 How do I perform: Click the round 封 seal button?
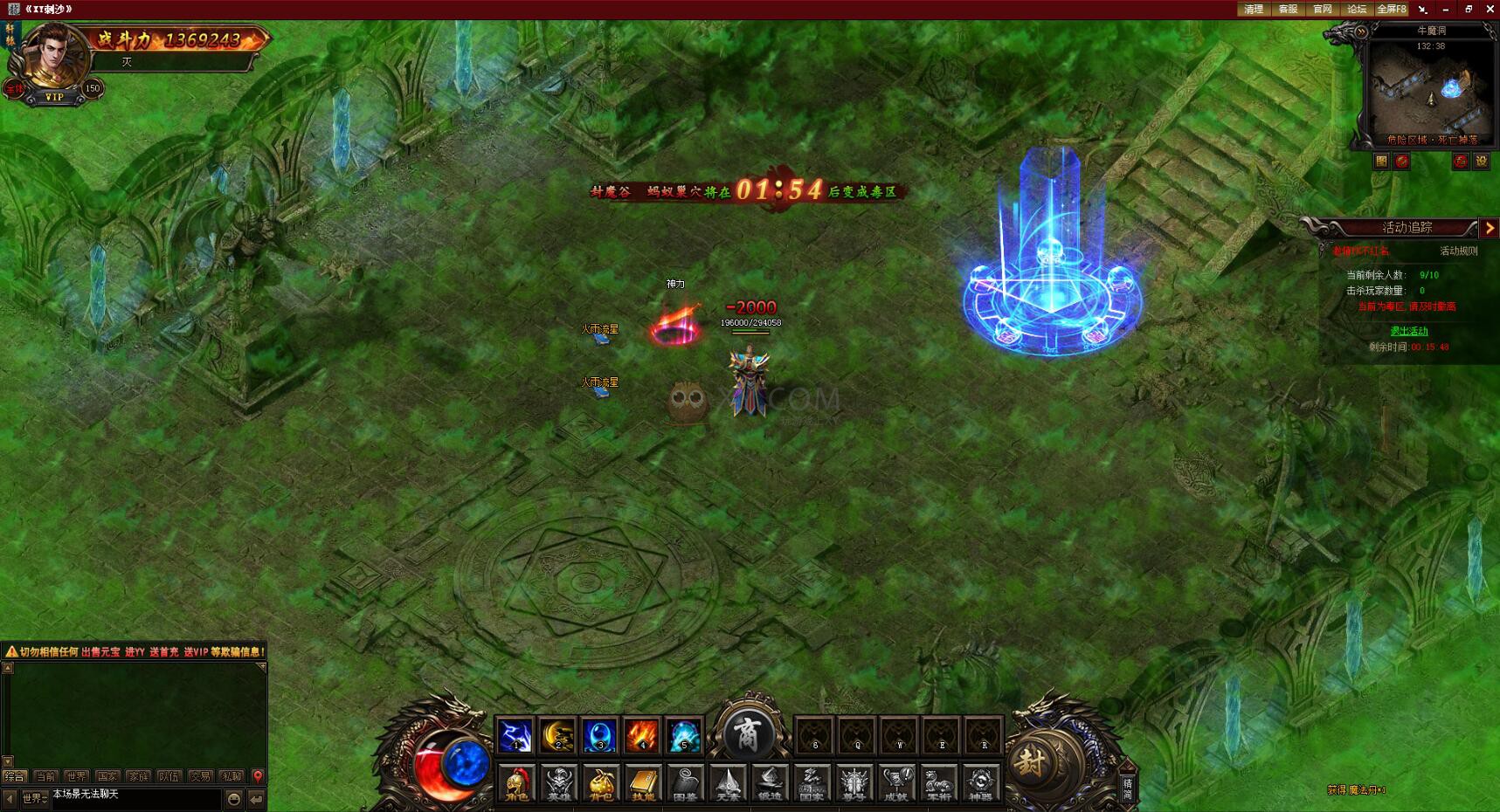click(1031, 761)
